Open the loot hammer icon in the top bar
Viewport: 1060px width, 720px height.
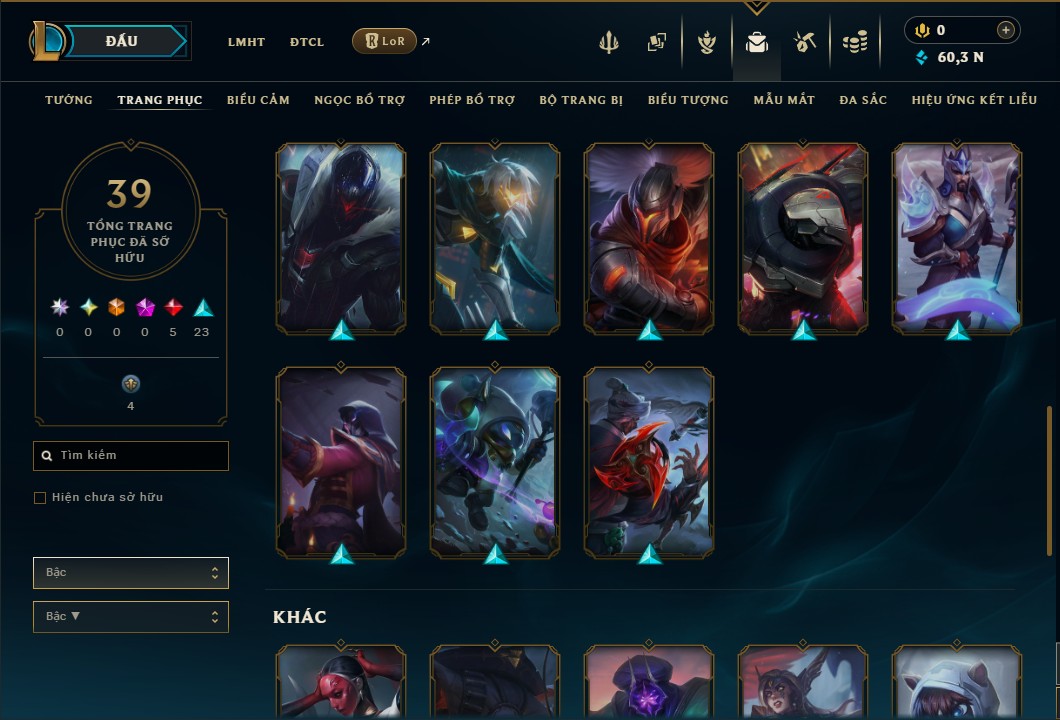pyautogui.click(x=805, y=42)
